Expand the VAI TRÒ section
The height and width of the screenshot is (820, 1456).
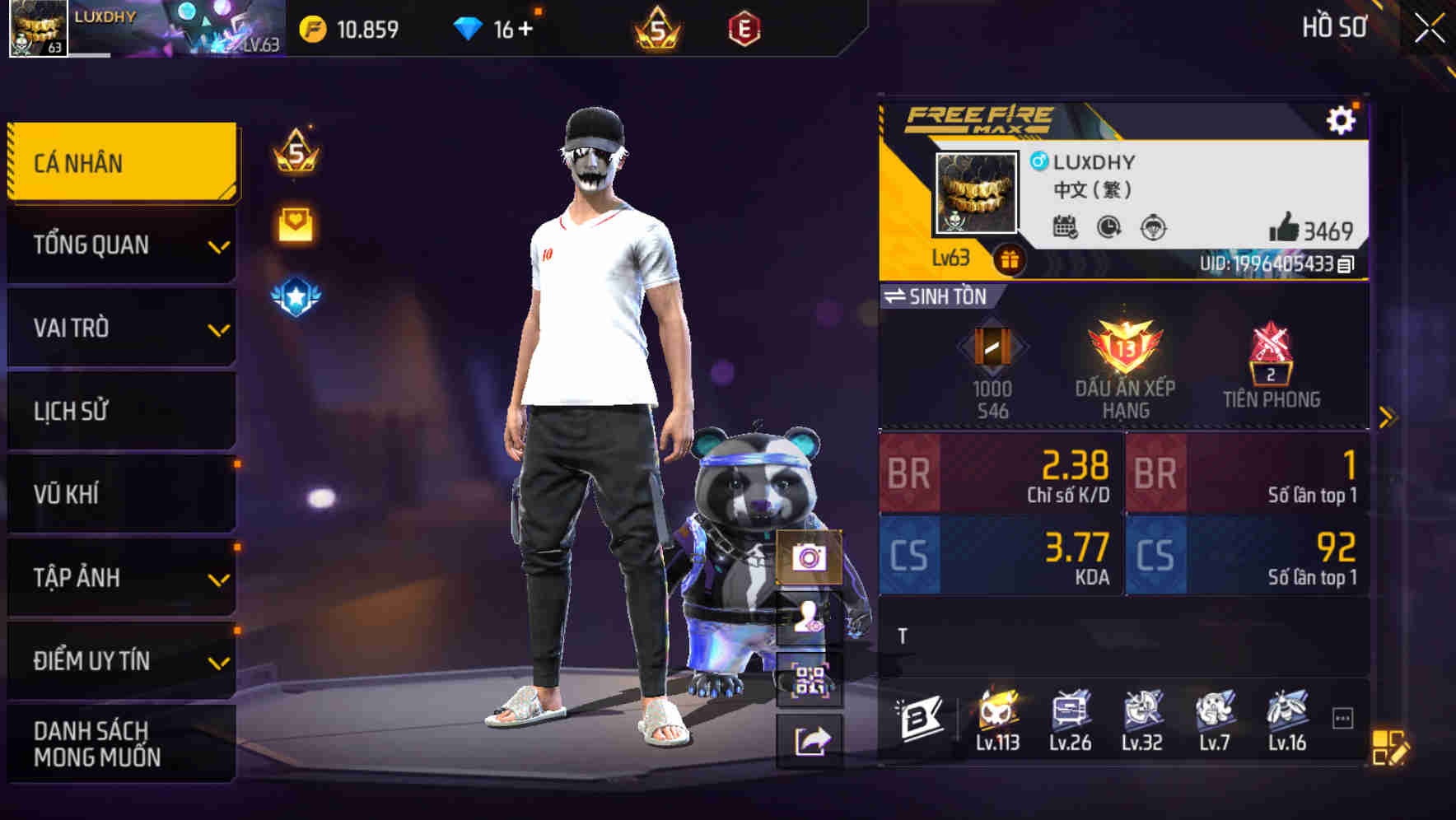pos(120,328)
